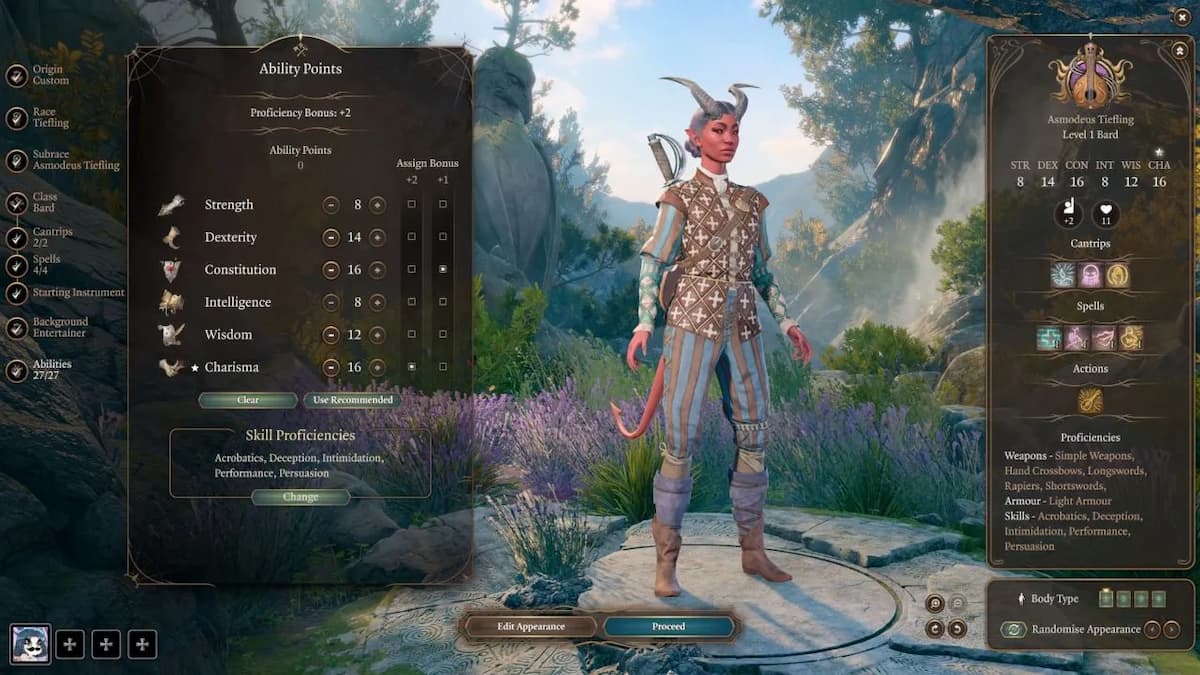The width and height of the screenshot is (1200, 675).
Task: Assign +1 bonus to Intelligence
Action: point(443,302)
